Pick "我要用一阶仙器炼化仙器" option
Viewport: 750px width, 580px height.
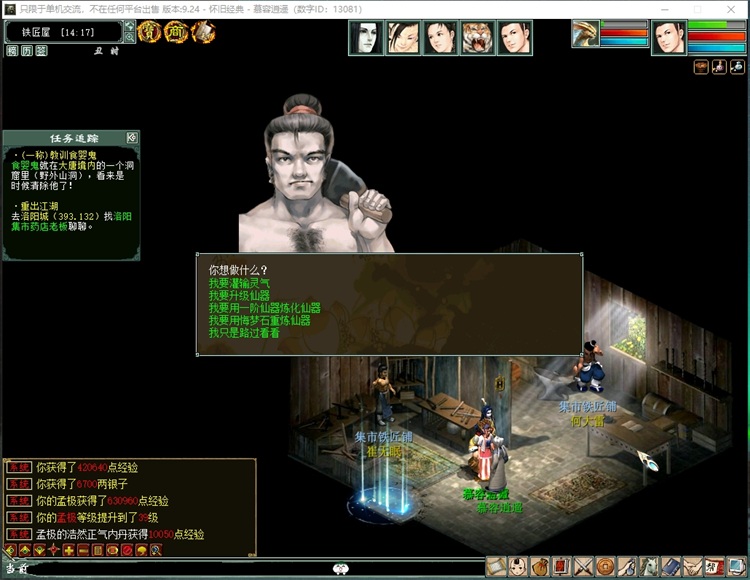[x=265, y=309]
